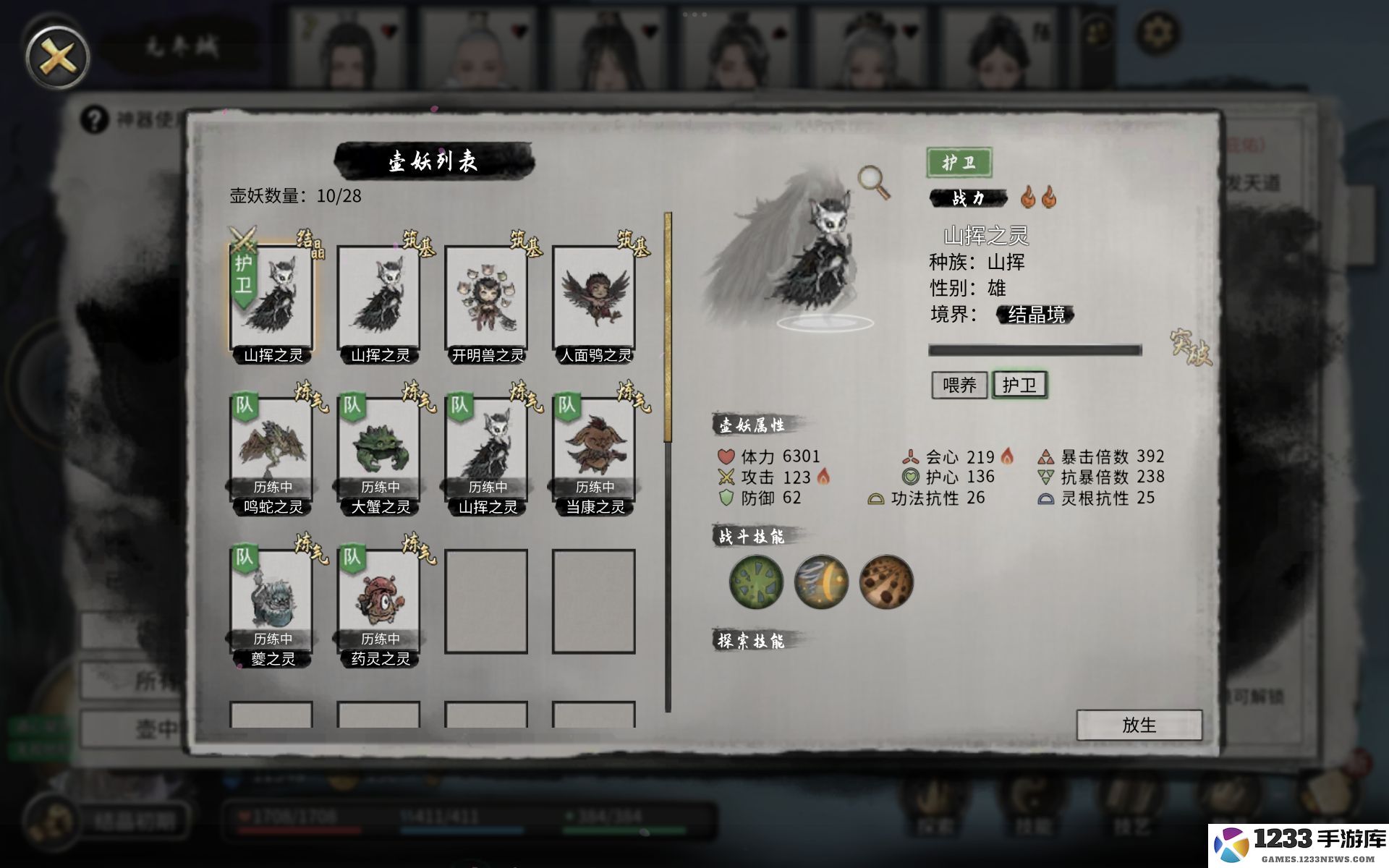This screenshot has height=868, width=1389.
Task: View the green shell combat skill
Action: point(756,582)
